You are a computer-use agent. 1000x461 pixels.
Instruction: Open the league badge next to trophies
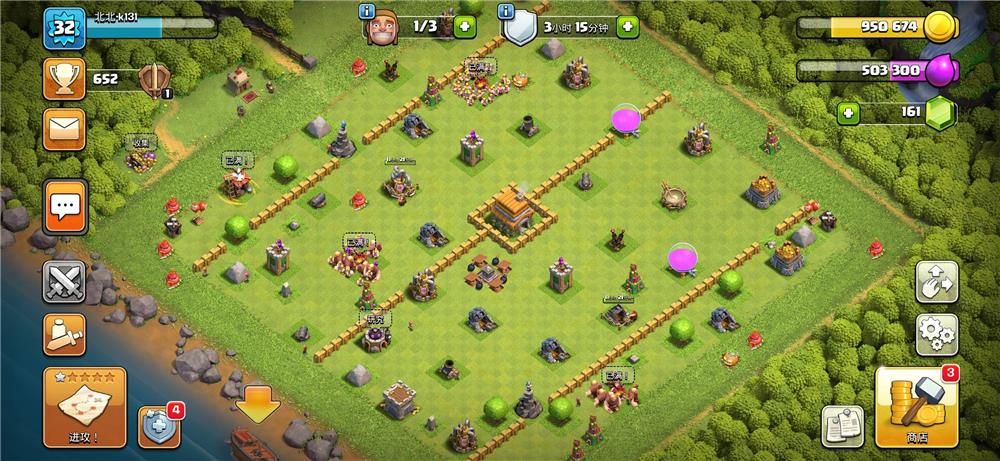click(x=153, y=79)
